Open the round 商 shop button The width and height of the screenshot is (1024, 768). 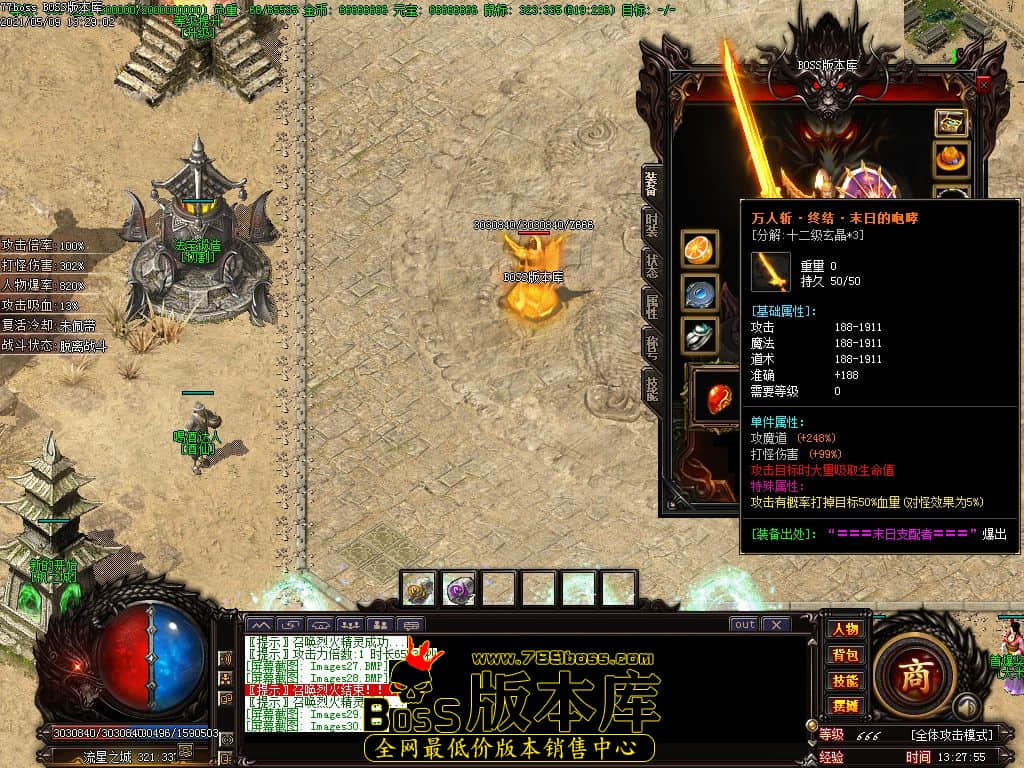914,675
